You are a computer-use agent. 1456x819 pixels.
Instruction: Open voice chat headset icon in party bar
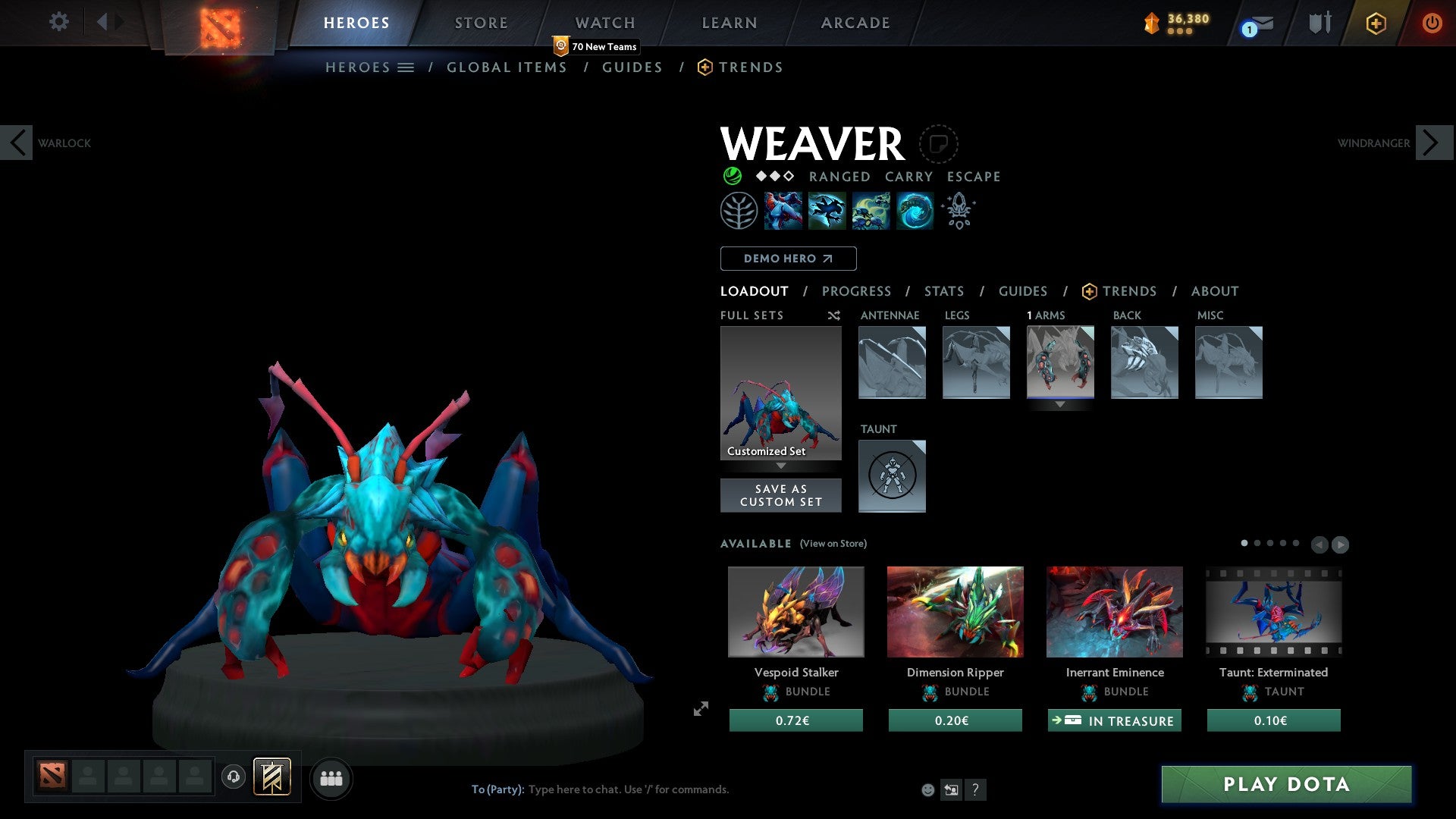pos(234,777)
